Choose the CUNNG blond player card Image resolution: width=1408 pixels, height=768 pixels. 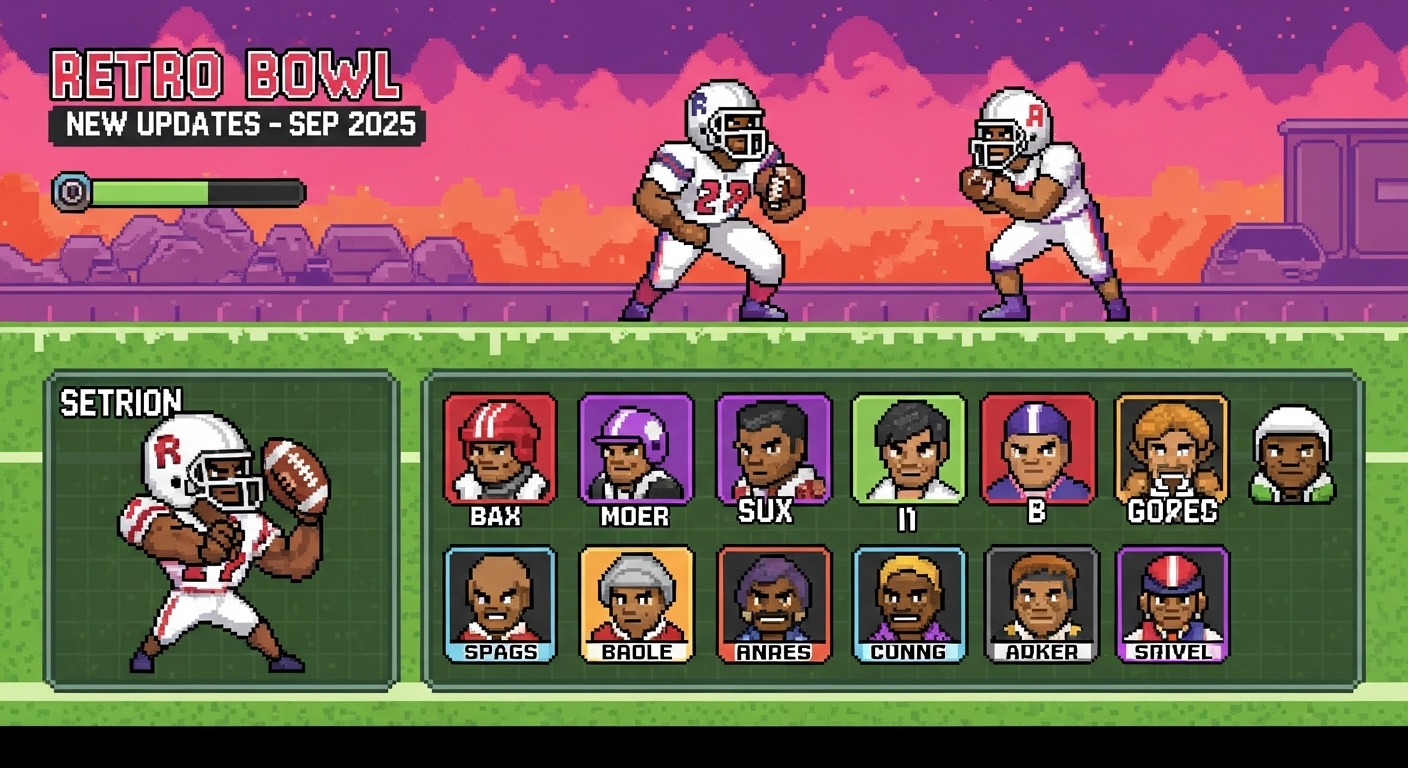(x=909, y=602)
